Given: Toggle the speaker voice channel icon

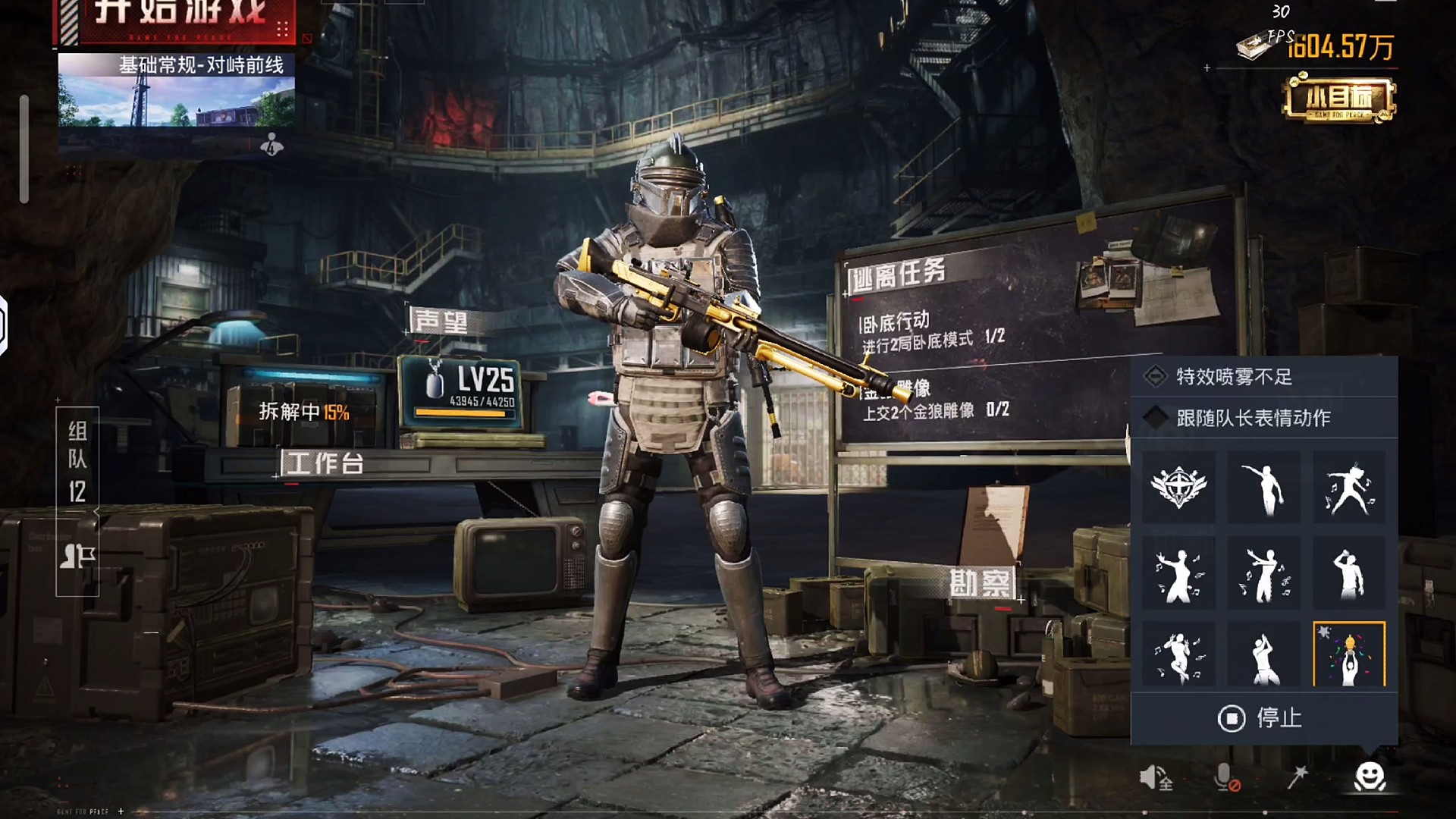Looking at the screenshot, I should 1154,777.
